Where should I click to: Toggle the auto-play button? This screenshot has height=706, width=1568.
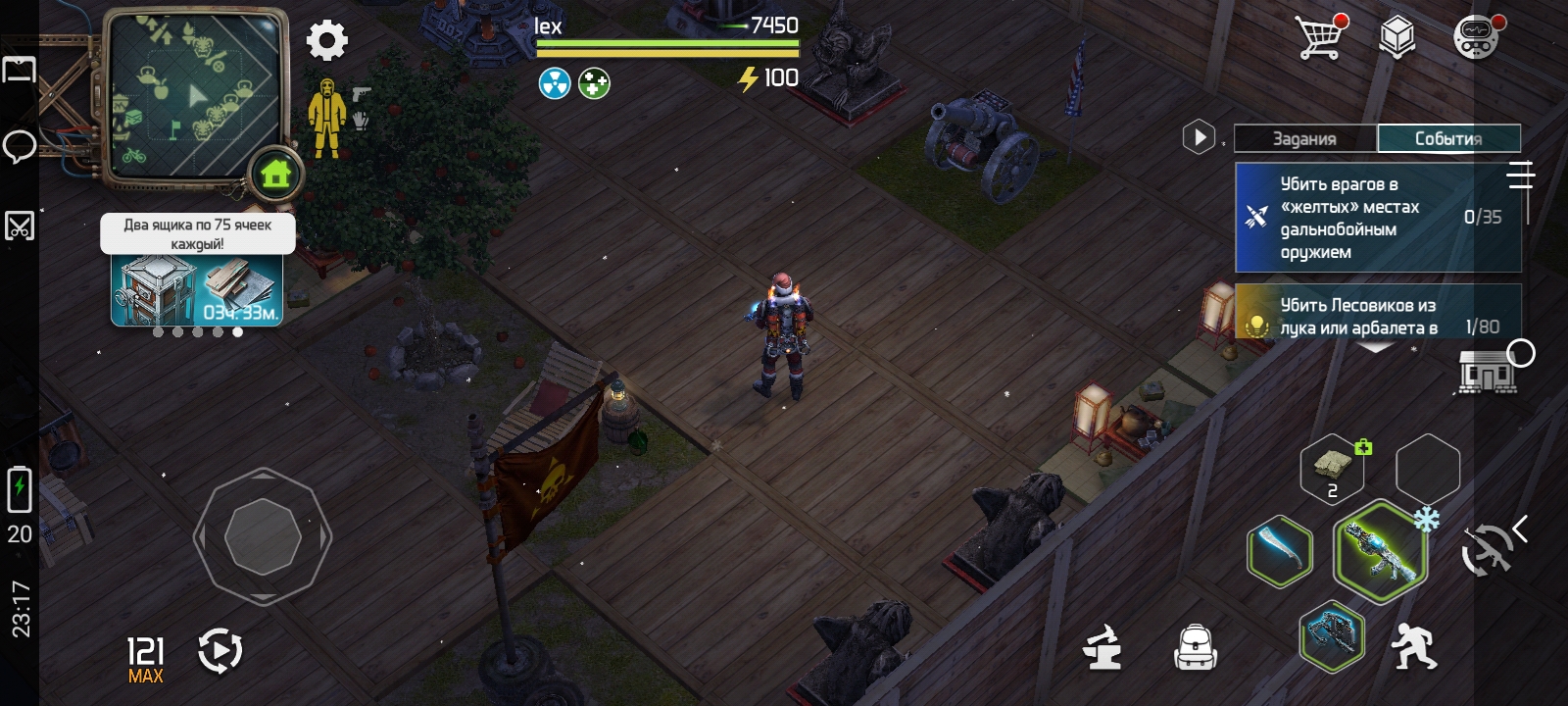coord(220,651)
